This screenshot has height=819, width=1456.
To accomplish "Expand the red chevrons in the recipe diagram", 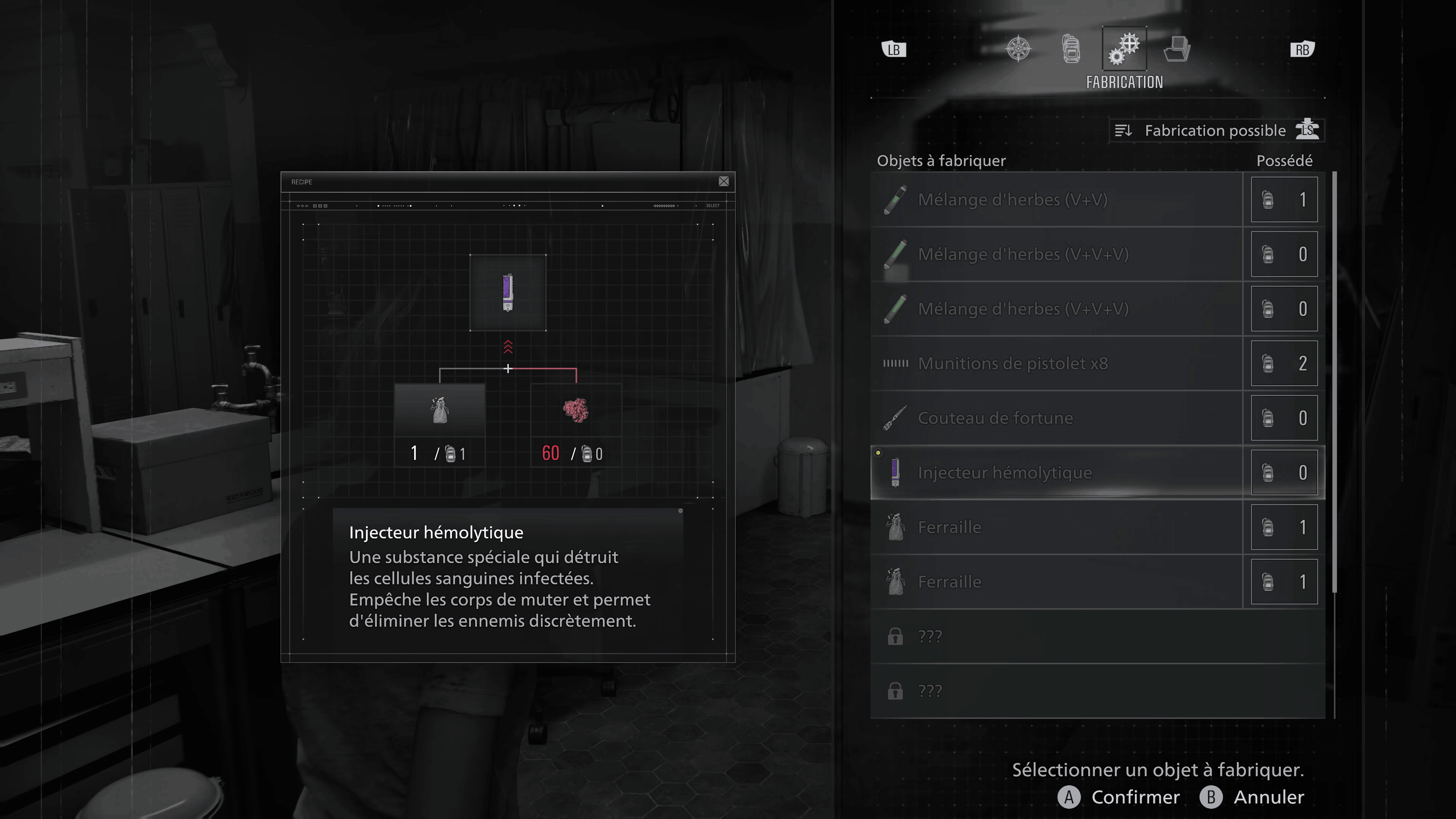I will [x=508, y=347].
